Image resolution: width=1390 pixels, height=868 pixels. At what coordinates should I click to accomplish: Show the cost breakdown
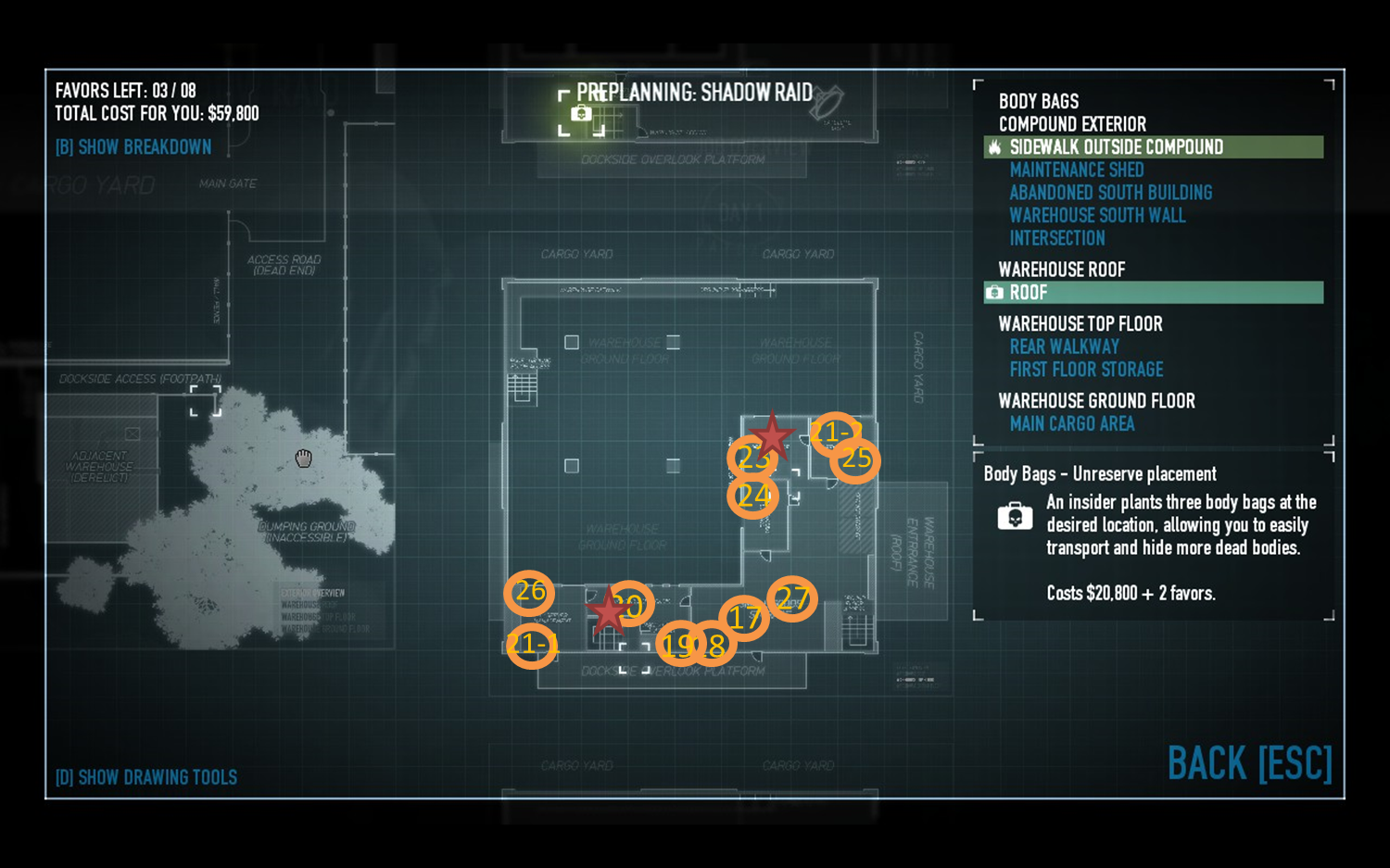(133, 147)
